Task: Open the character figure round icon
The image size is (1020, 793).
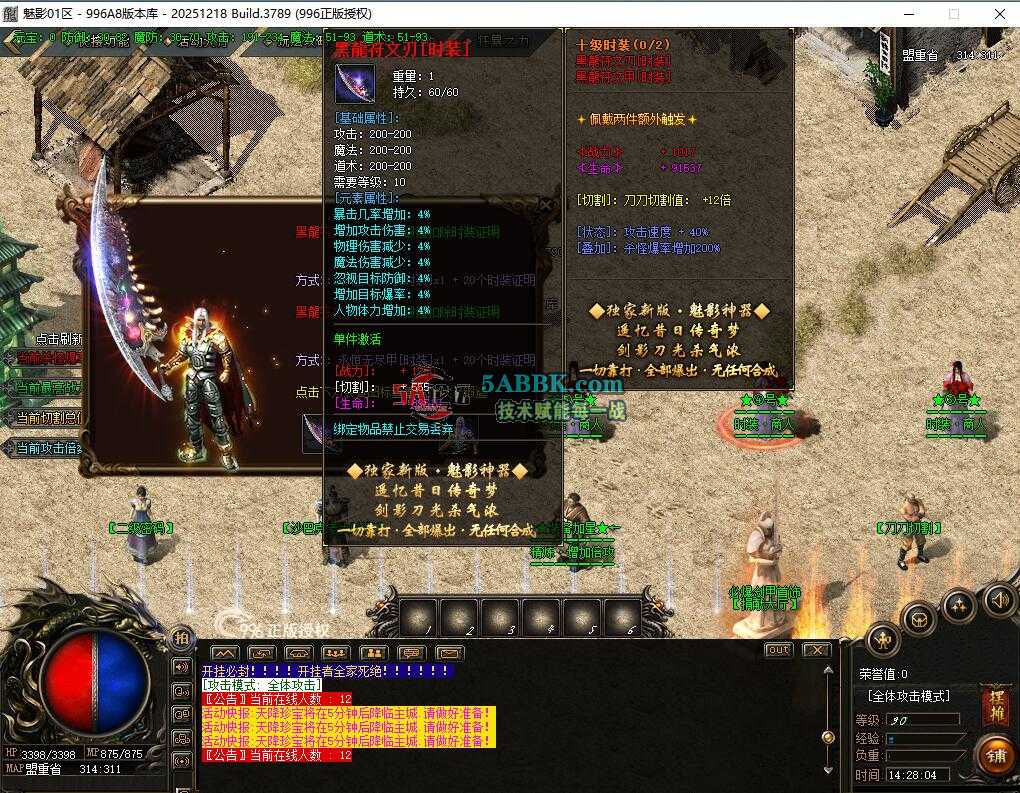Action: click(882, 638)
